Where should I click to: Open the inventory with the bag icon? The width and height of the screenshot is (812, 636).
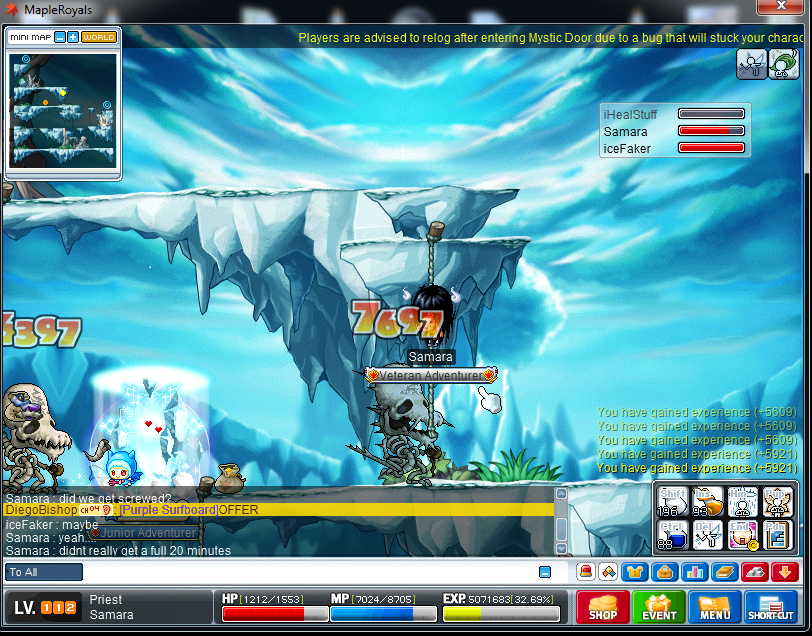coord(664,572)
